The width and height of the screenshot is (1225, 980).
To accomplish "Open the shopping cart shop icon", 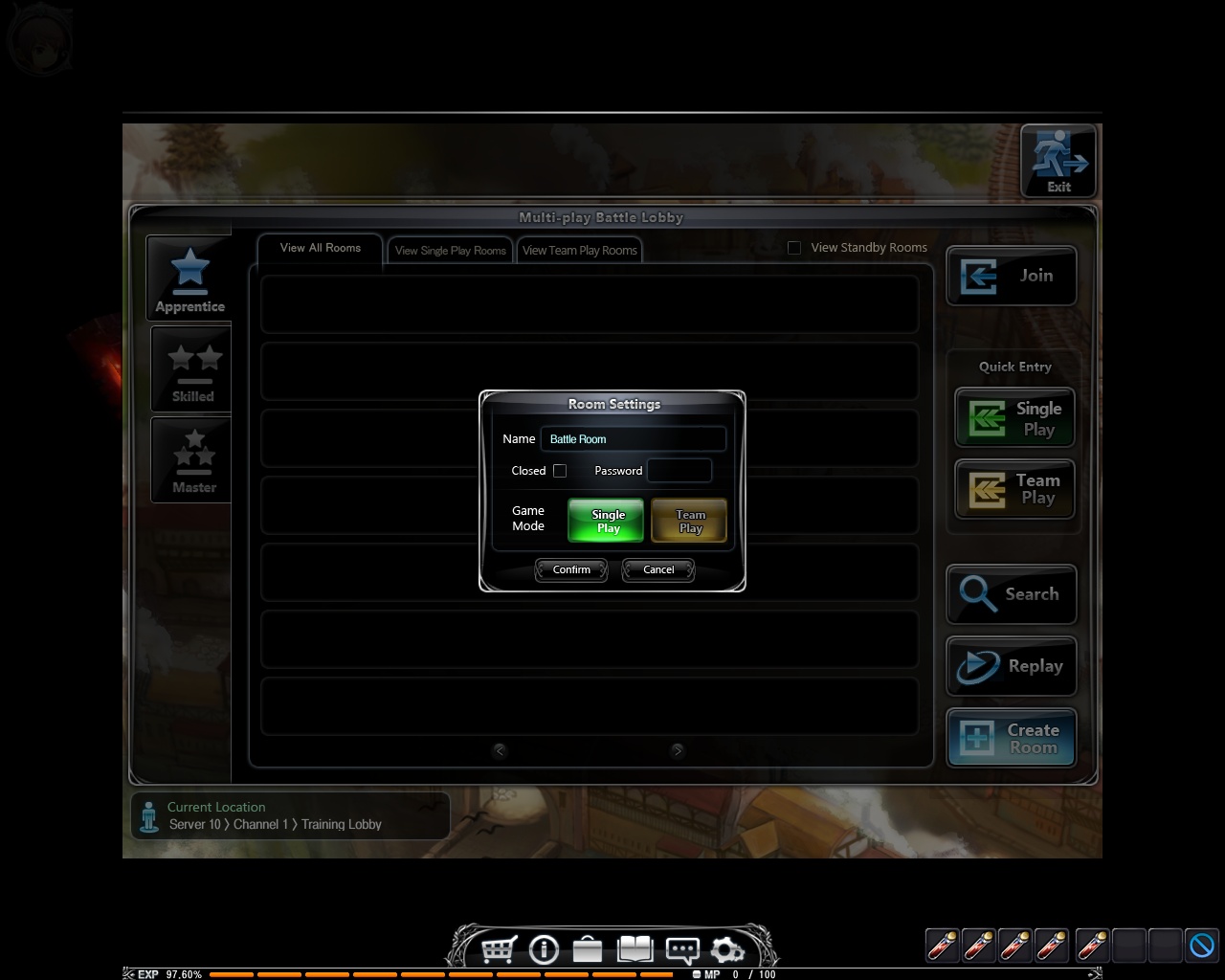I will tap(499, 949).
